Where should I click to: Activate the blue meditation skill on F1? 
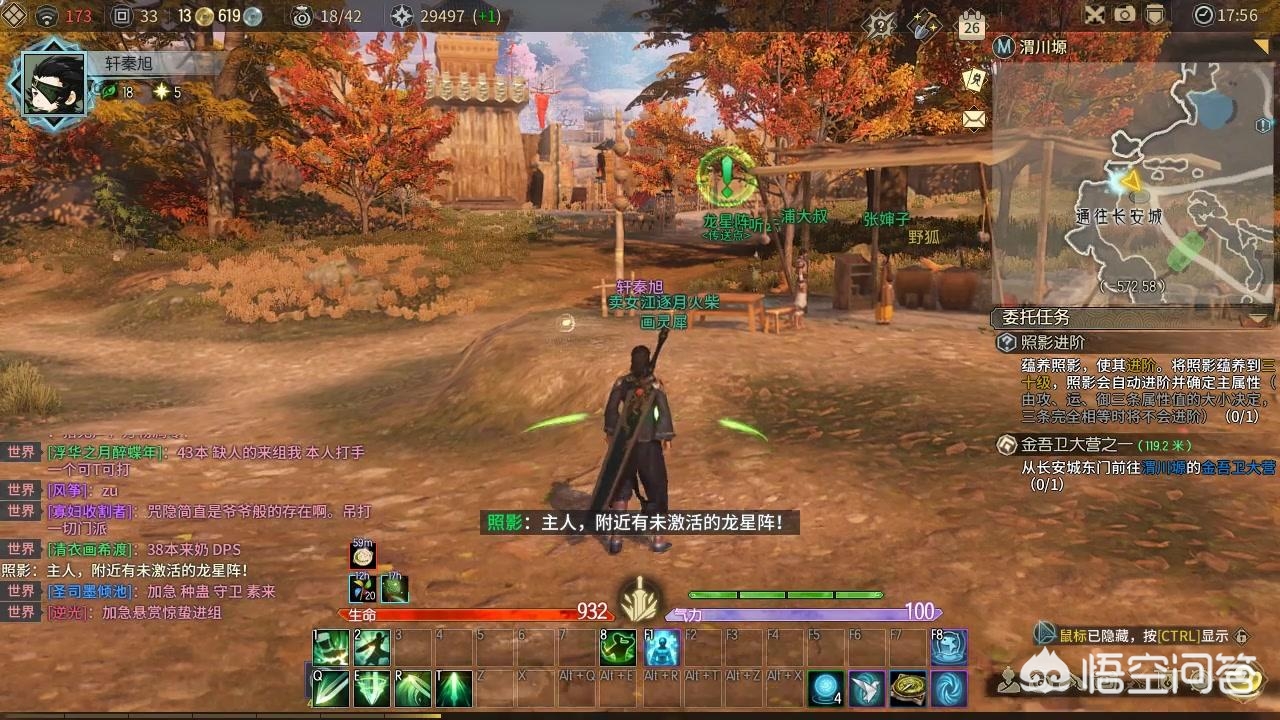[661, 648]
